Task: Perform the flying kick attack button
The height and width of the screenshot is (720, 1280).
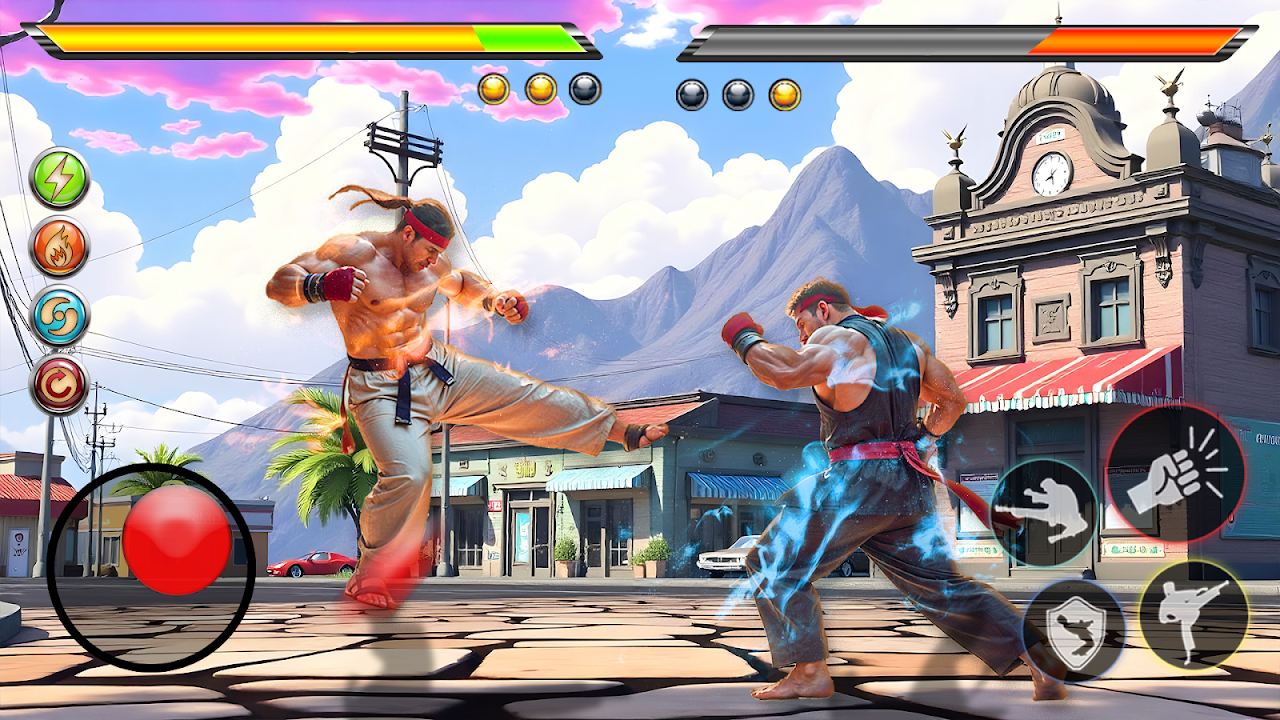Action: point(1043,512)
